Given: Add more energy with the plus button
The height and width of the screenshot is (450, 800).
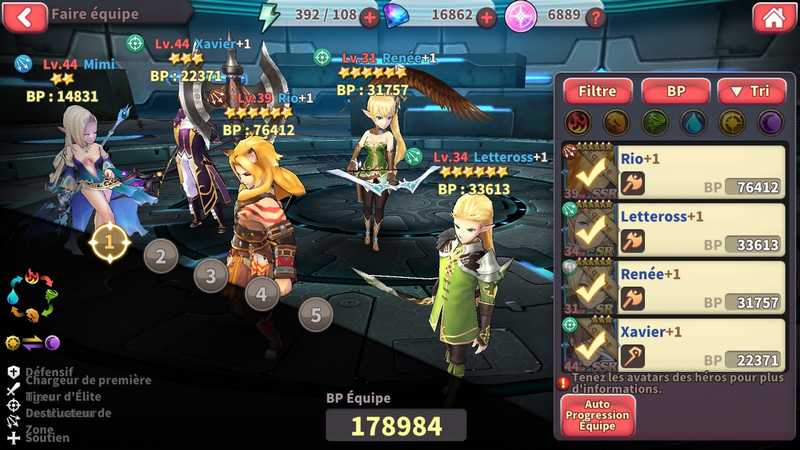Looking at the screenshot, I should pyautogui.click(x=369, y=17).
